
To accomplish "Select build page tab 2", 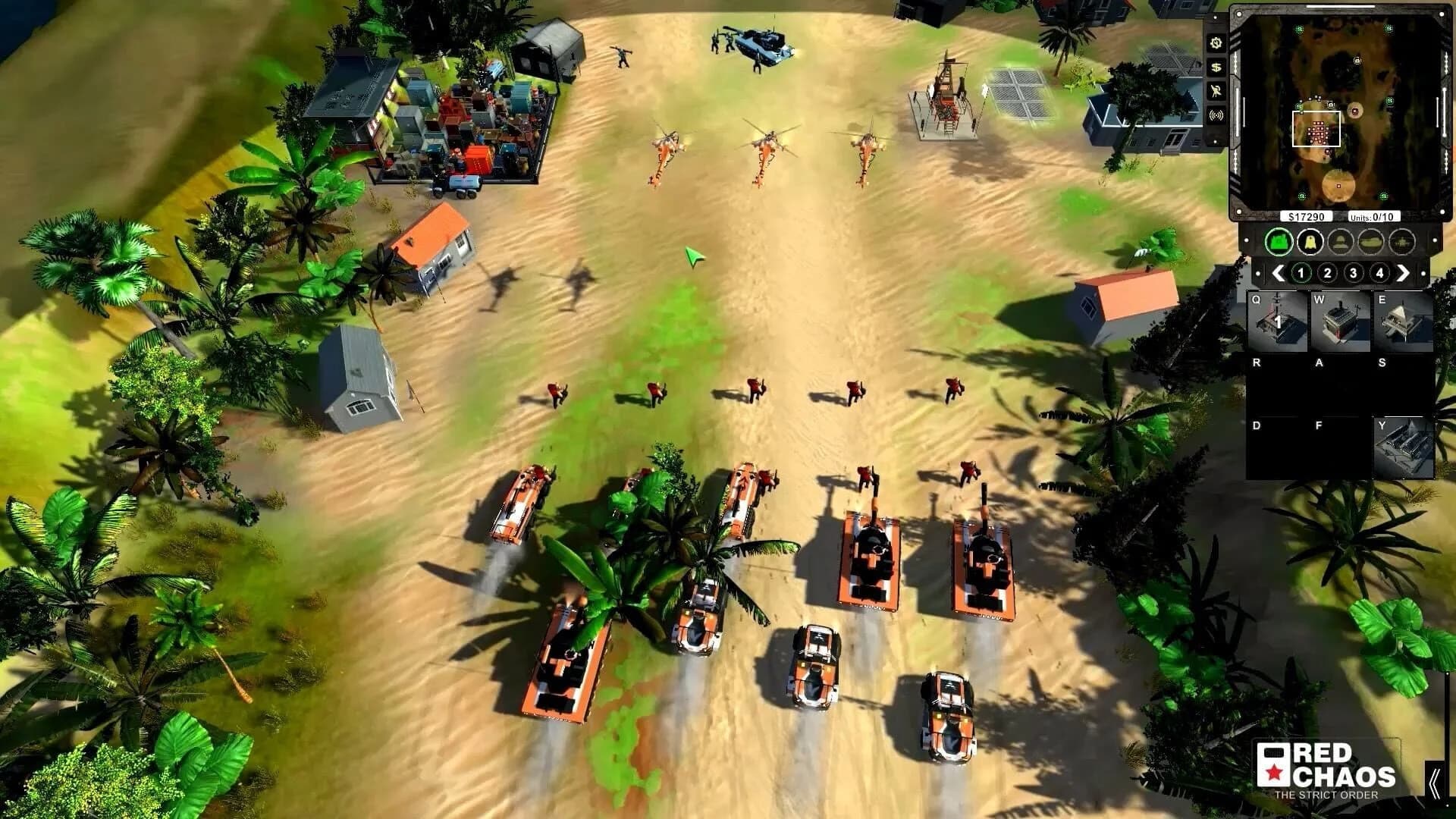I will click(x=1328, y=273).
